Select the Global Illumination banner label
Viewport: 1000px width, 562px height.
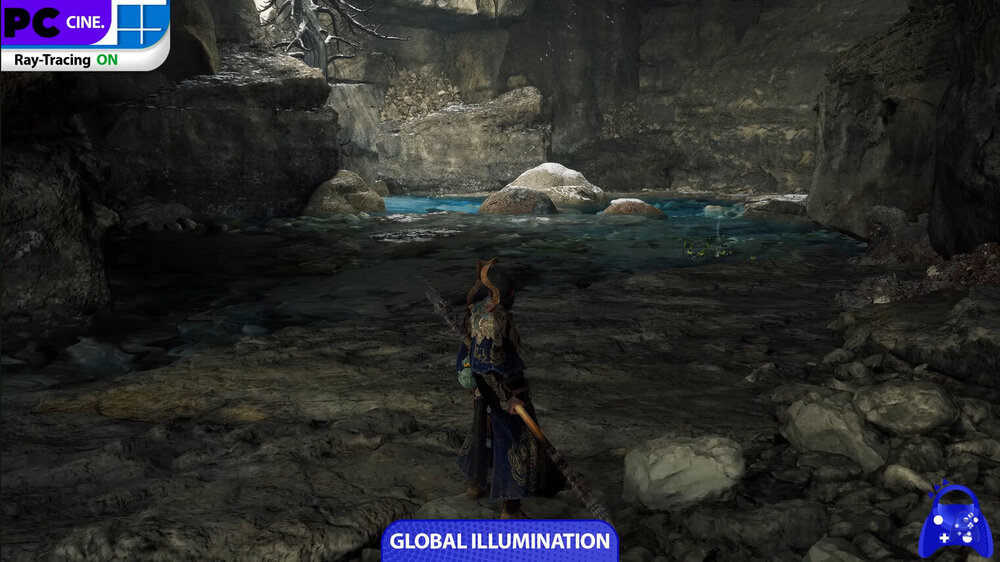coord(500,541)
